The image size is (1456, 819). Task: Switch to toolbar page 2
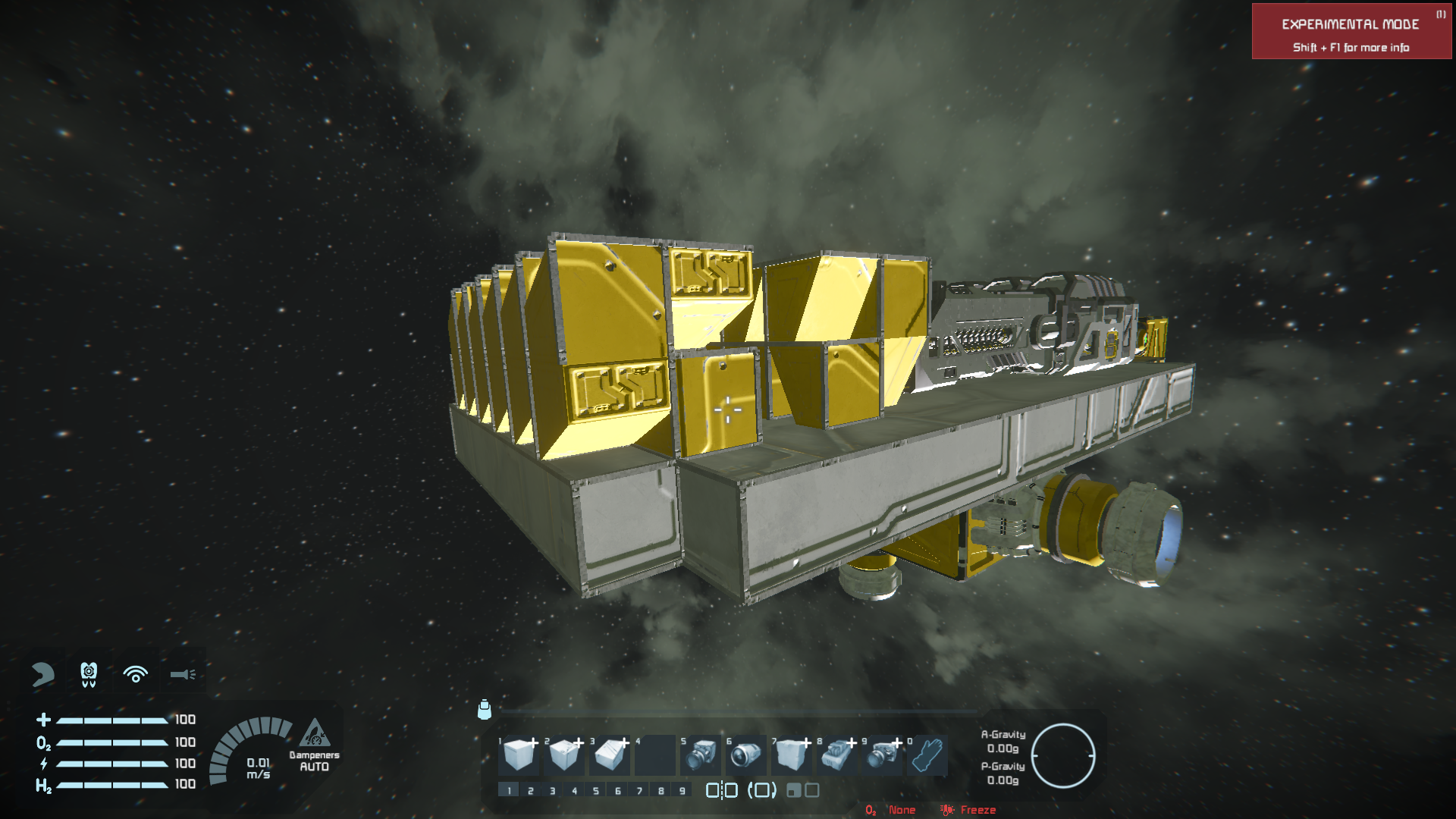pos(531,791)
